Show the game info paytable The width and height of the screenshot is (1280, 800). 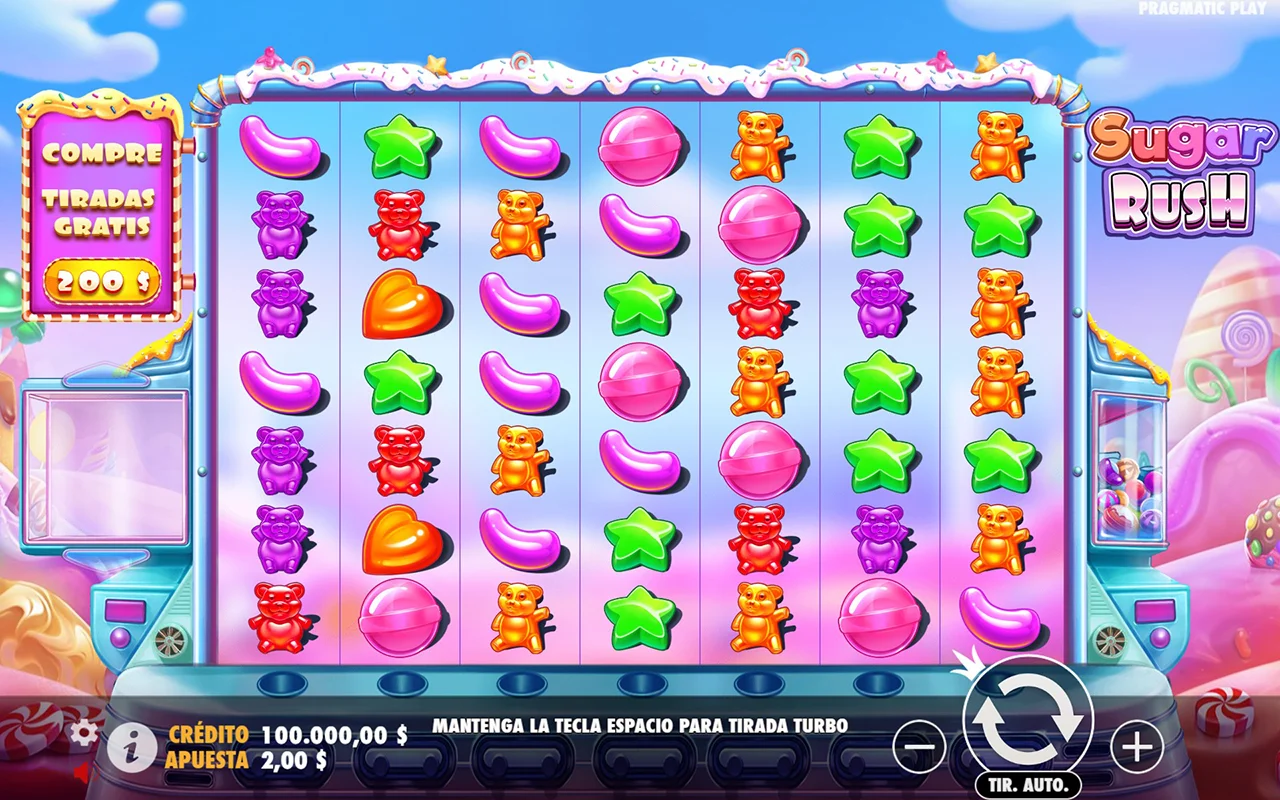(131, 747)
